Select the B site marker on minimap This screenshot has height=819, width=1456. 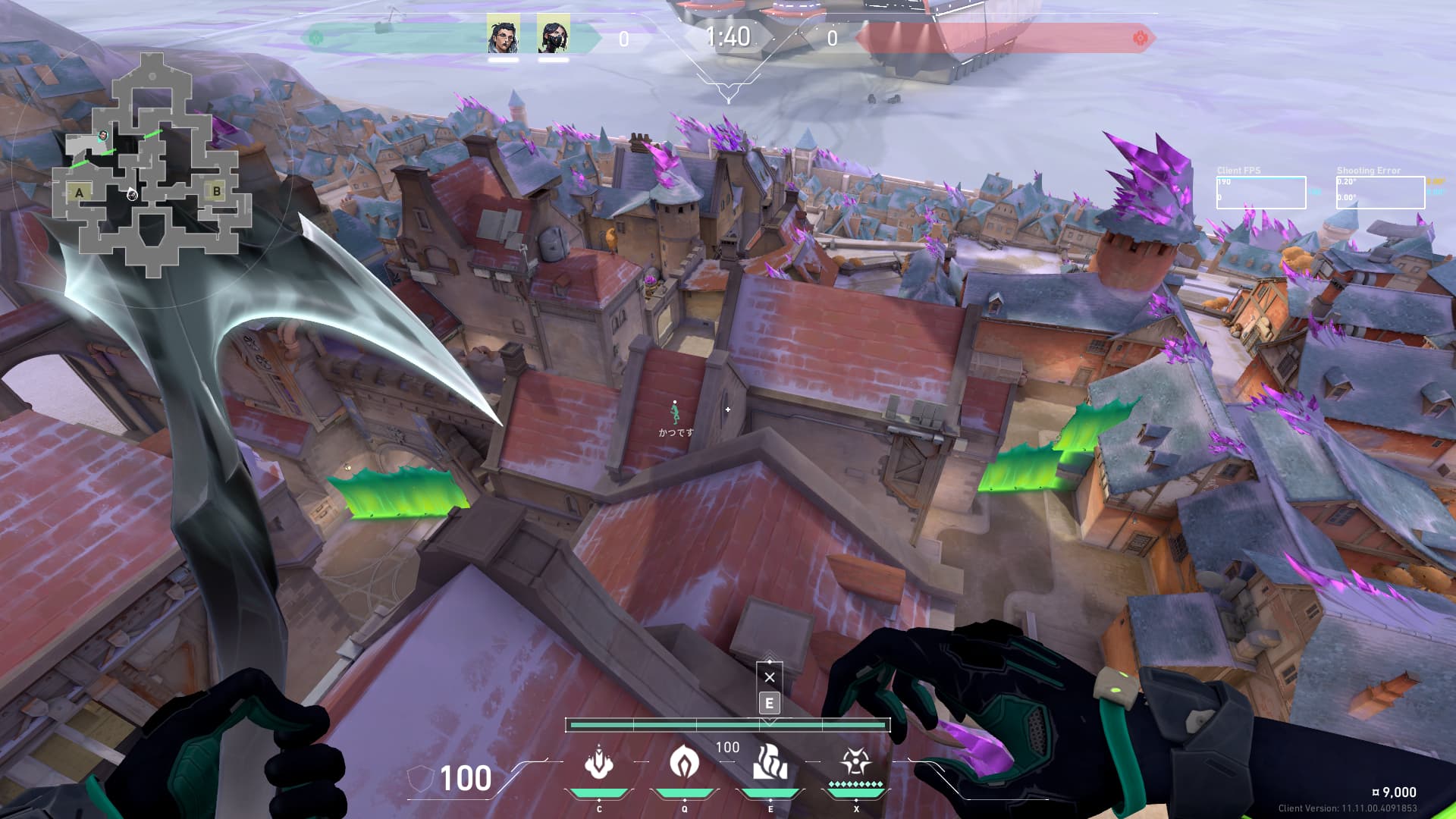point(217,191)
